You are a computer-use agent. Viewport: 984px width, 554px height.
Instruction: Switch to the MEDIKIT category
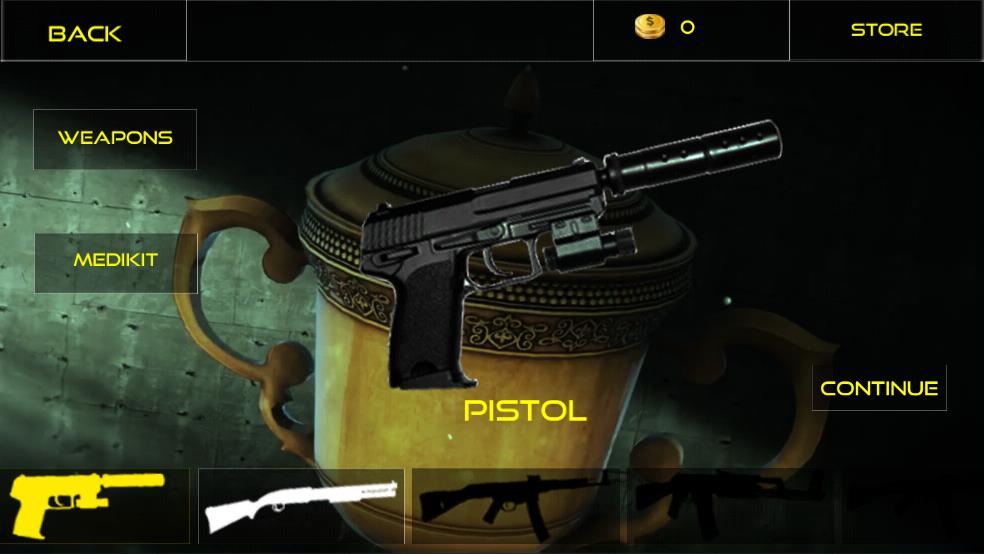[x=116, y=261]
